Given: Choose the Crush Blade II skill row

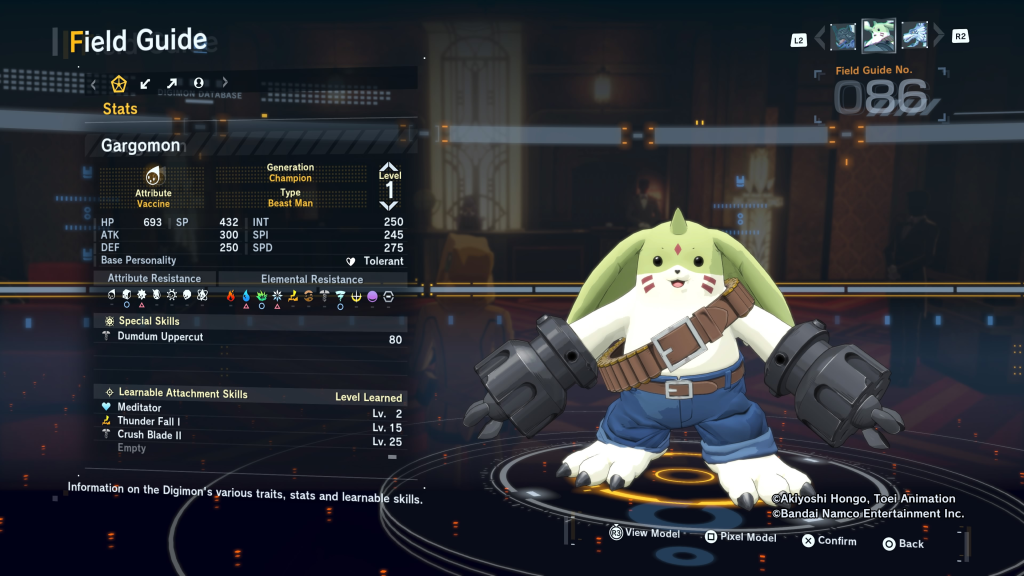Looking at the screenshot, I should [149, 435].
